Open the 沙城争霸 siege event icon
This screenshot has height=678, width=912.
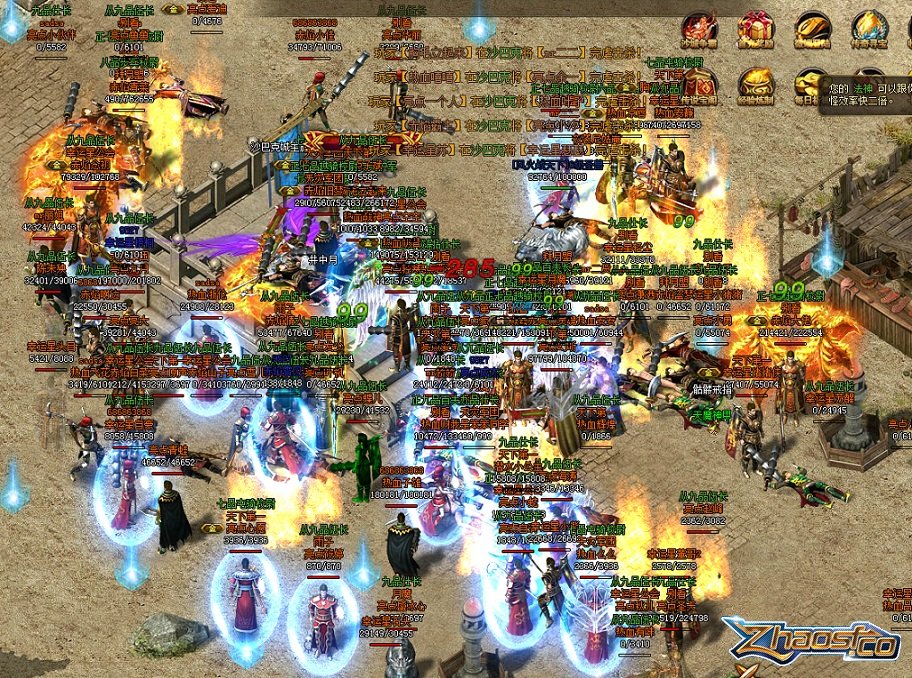click(x=698, y=29)
